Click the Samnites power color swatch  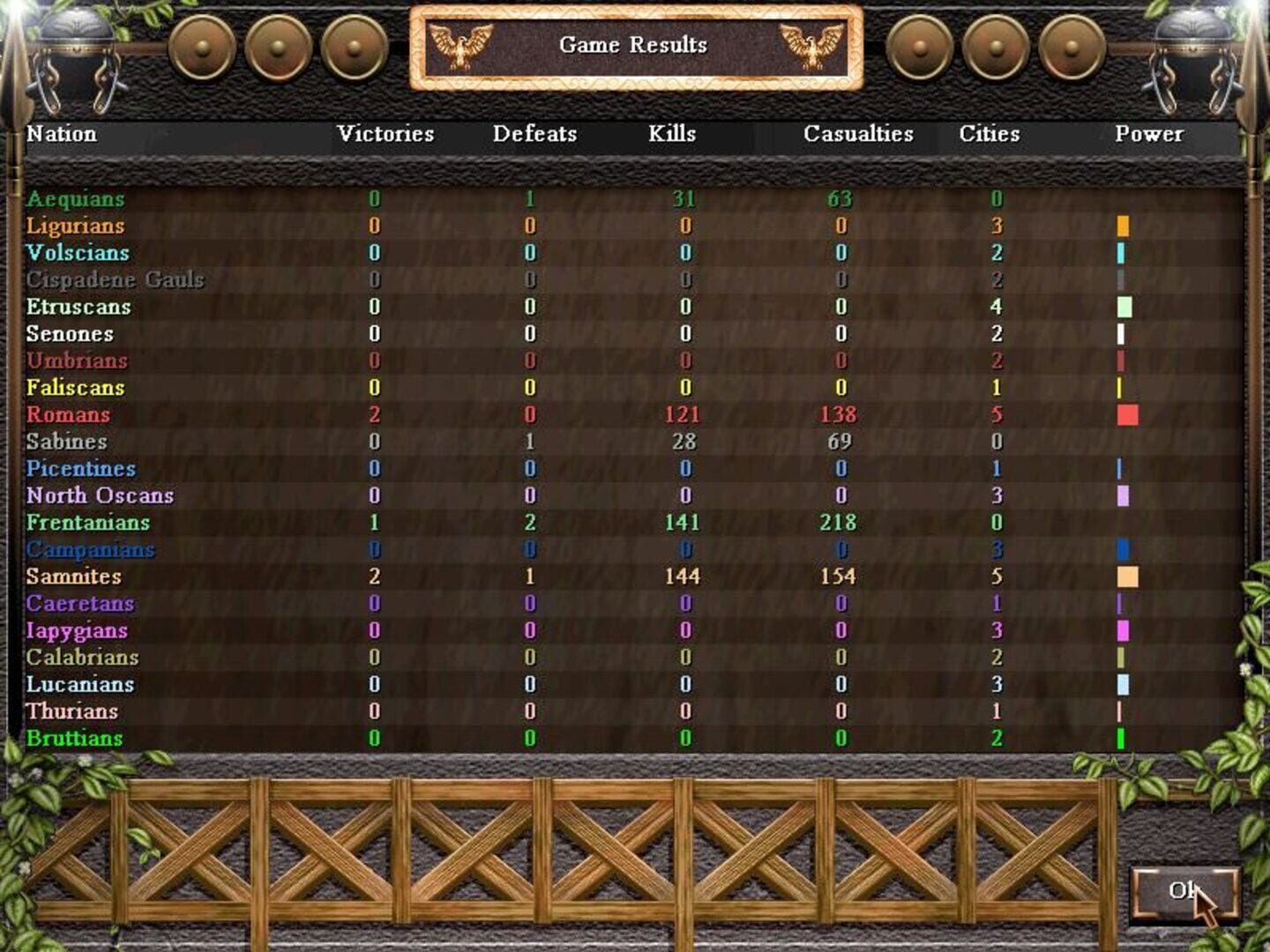[1127, 576]
